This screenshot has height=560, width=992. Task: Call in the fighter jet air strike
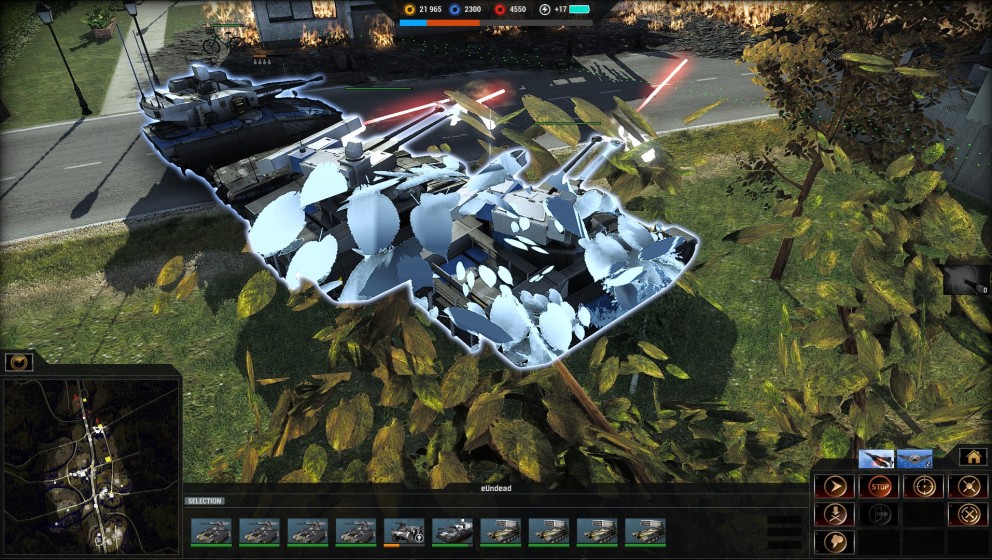click(876, 459)
